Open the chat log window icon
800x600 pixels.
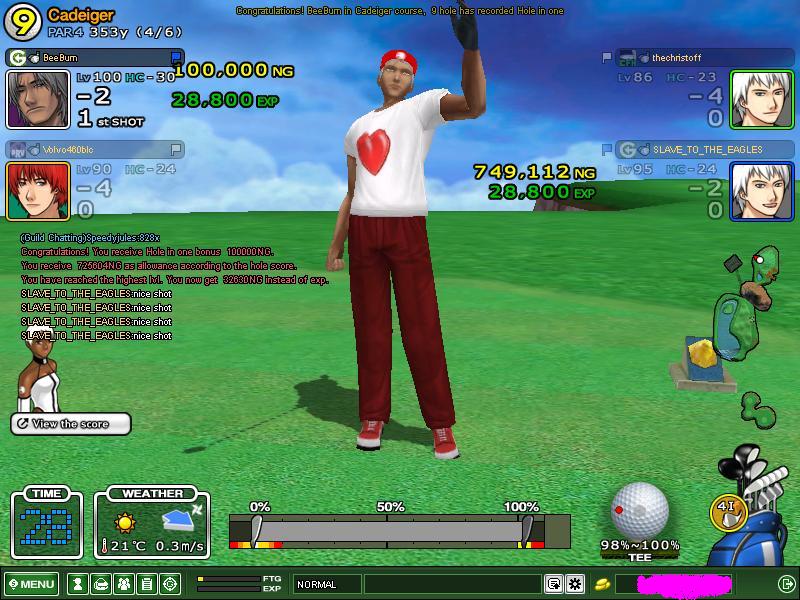pyautogui.click(x=553, y=584)
